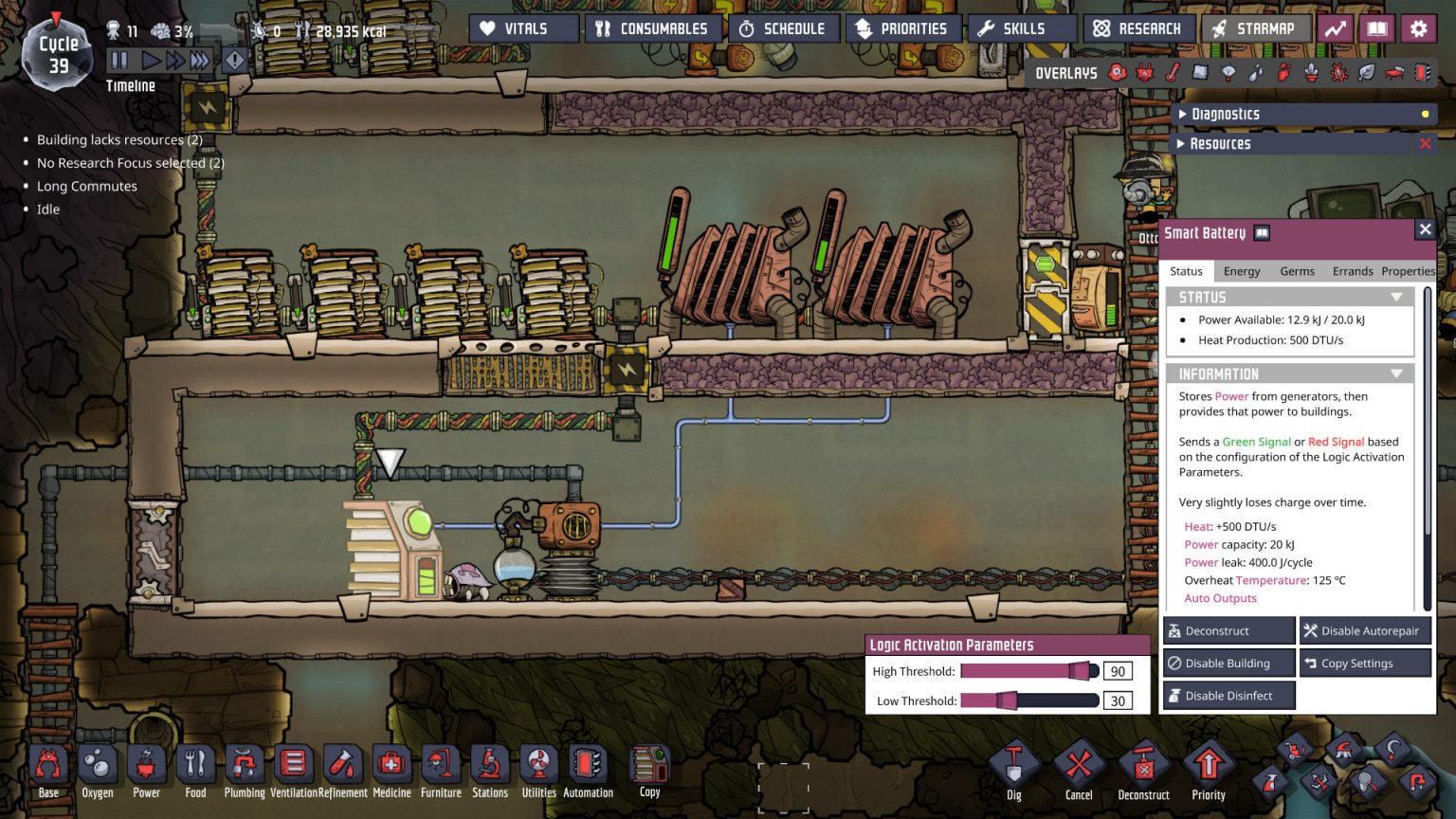Screen dimensions: 1456x819
Task: Open the Power overlay
Action: point(1146,73)
